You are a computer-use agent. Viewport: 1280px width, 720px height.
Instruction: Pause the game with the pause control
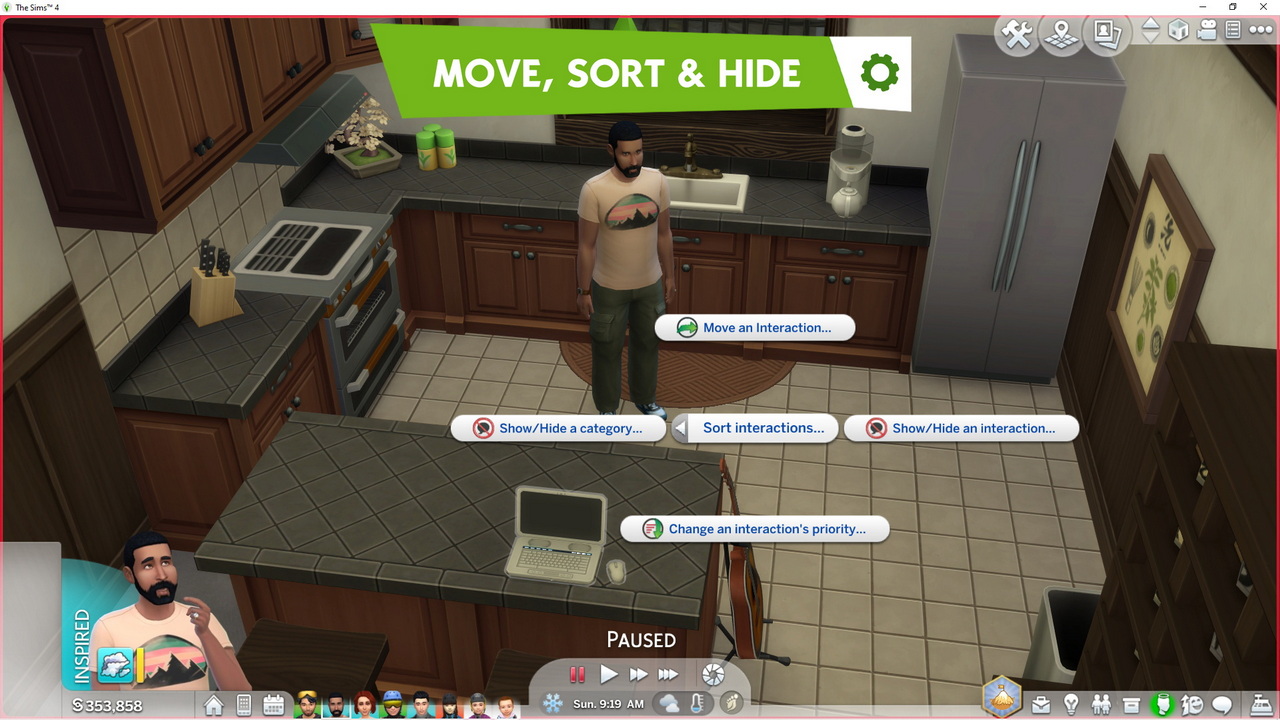[x=577, y=674]
